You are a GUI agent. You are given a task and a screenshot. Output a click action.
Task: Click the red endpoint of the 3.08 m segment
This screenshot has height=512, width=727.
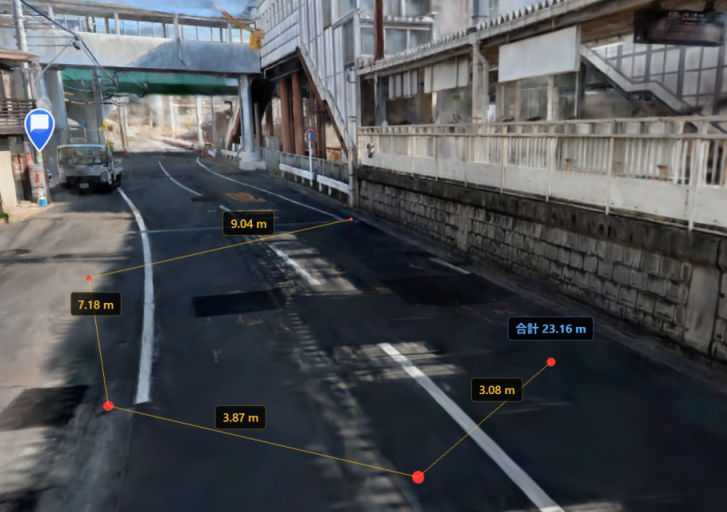[551, 361]
